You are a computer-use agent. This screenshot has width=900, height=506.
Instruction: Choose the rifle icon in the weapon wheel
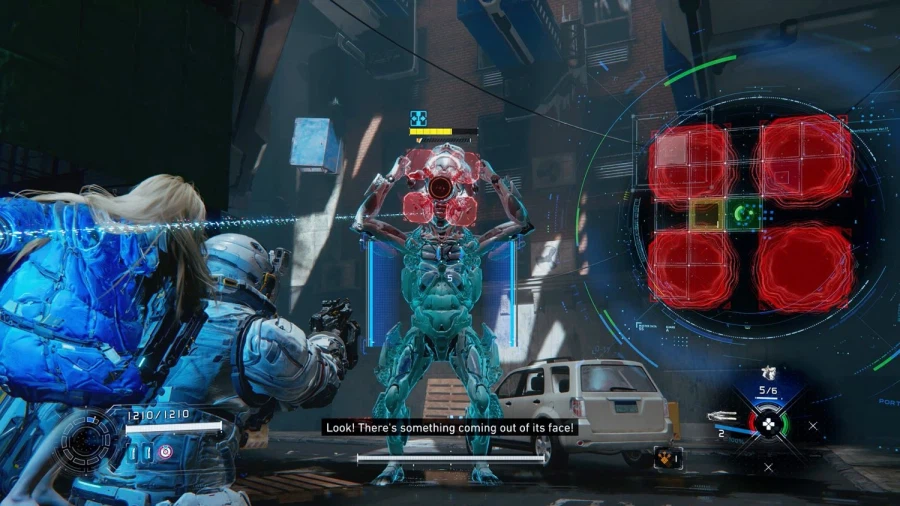(722, 416)
